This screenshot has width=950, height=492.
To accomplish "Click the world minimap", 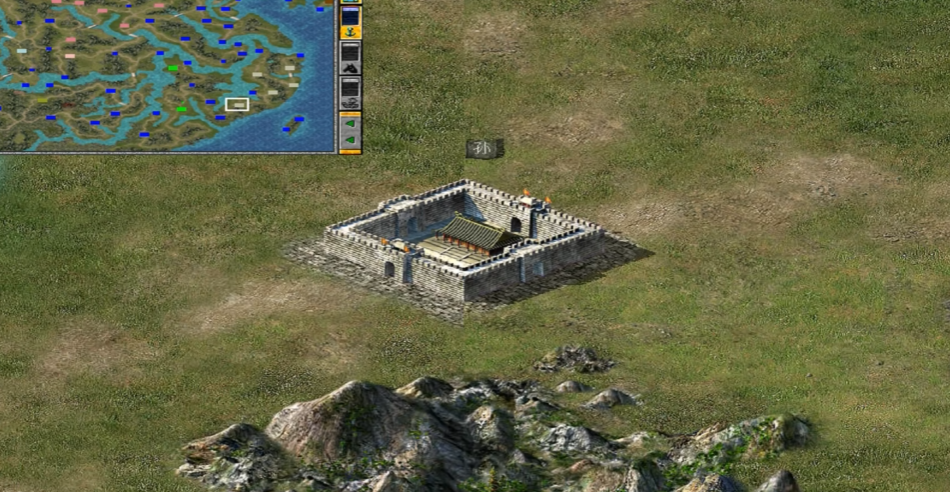I will point(165,74).
